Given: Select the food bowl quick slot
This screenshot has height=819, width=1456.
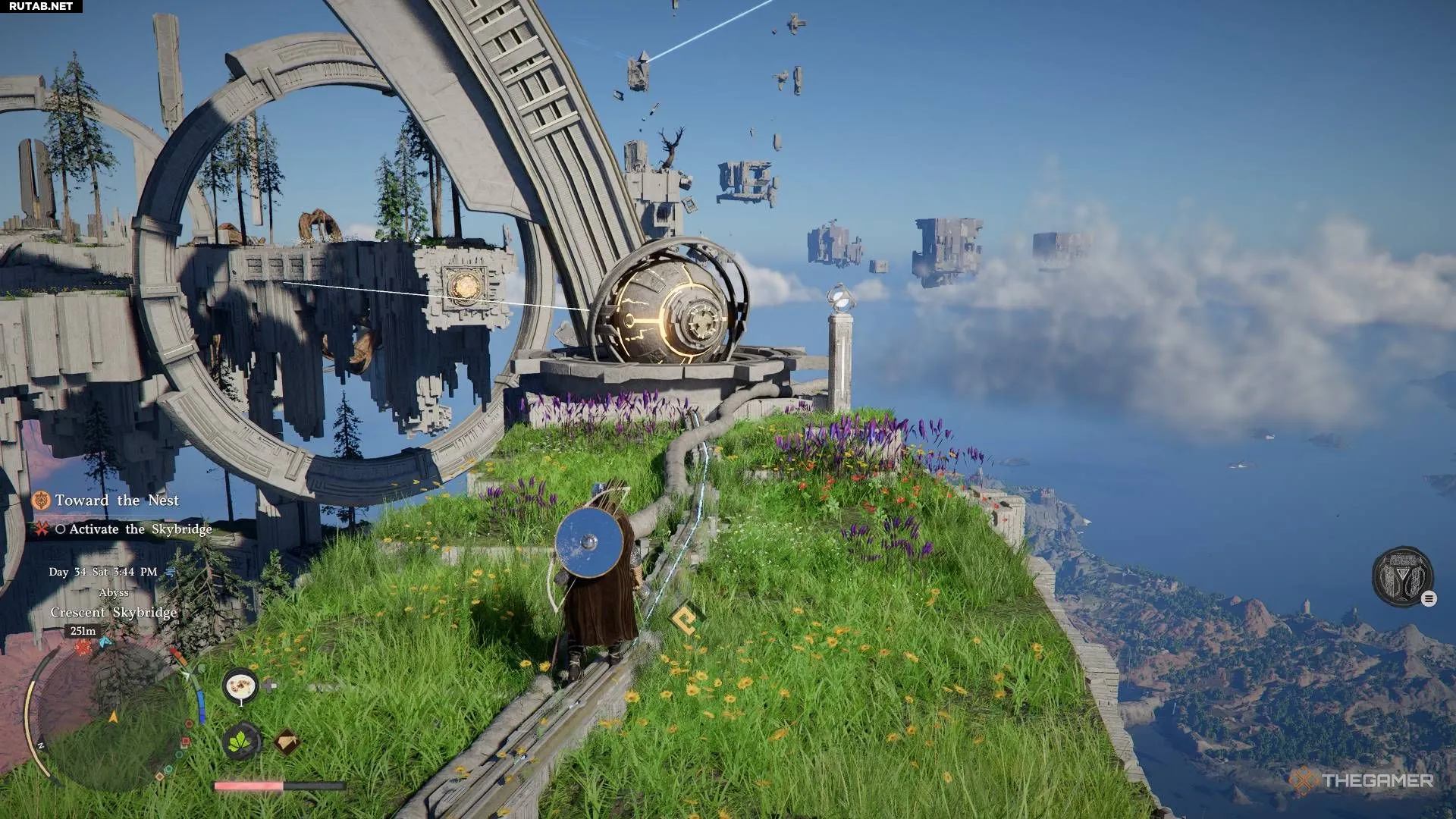Looking at the screenshot, I should [241, 686].
